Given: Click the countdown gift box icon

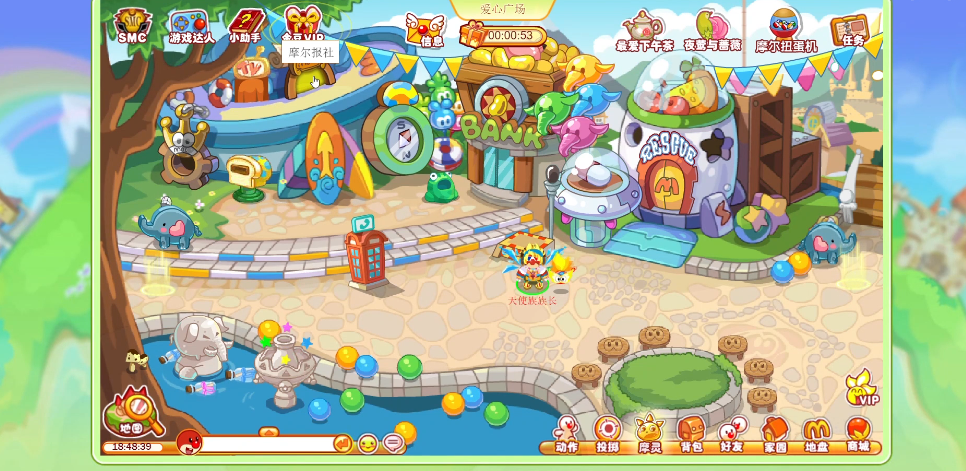Looking at the screenshot, I should (472, 35).
